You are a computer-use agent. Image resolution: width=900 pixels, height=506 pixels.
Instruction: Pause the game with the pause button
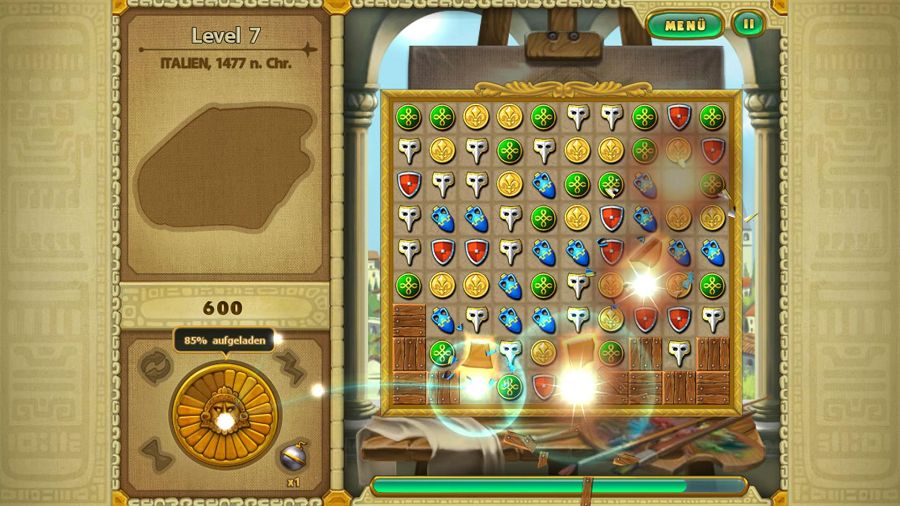[x=747, y=24]
